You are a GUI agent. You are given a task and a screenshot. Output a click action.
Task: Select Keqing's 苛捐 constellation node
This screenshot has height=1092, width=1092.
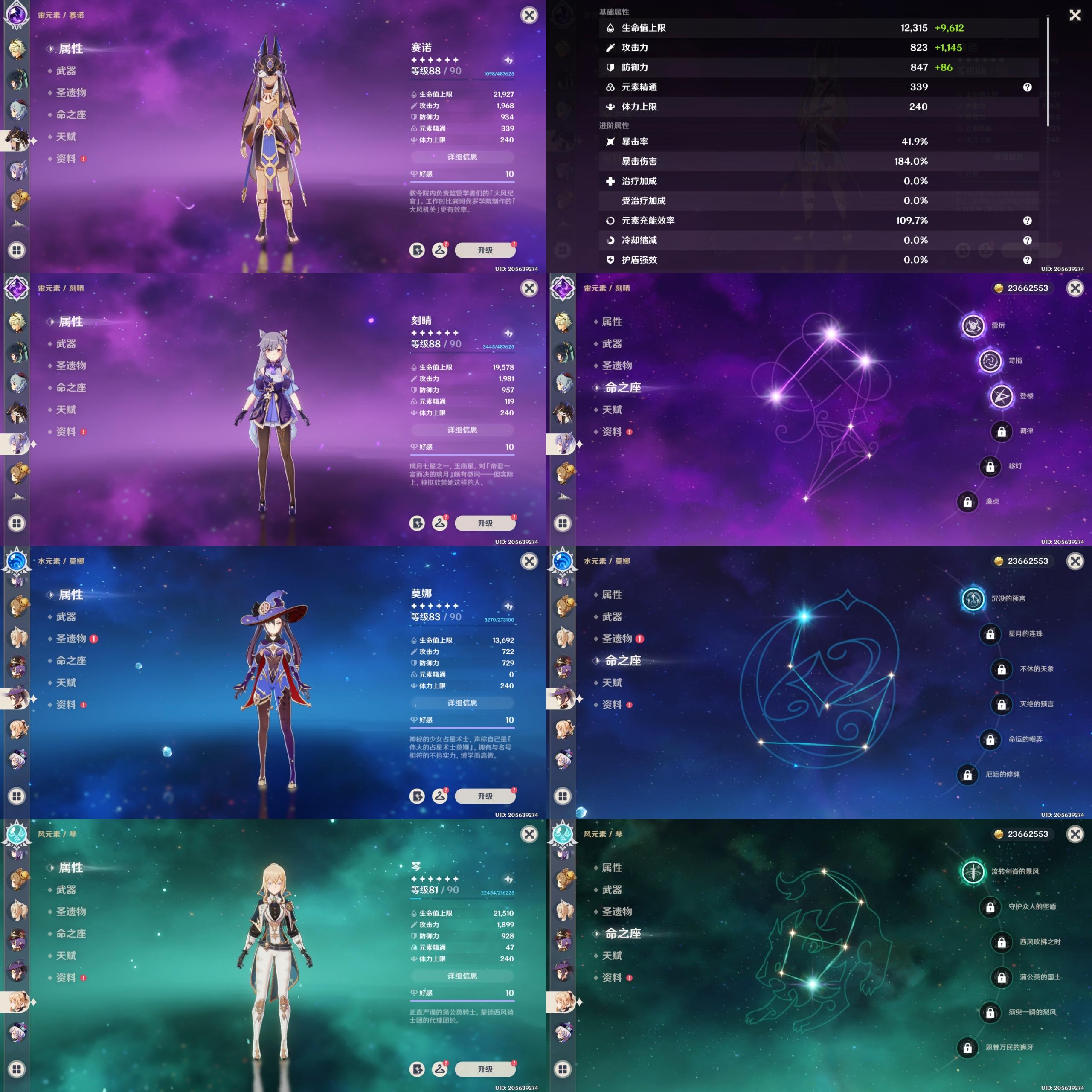coord(990,360)
